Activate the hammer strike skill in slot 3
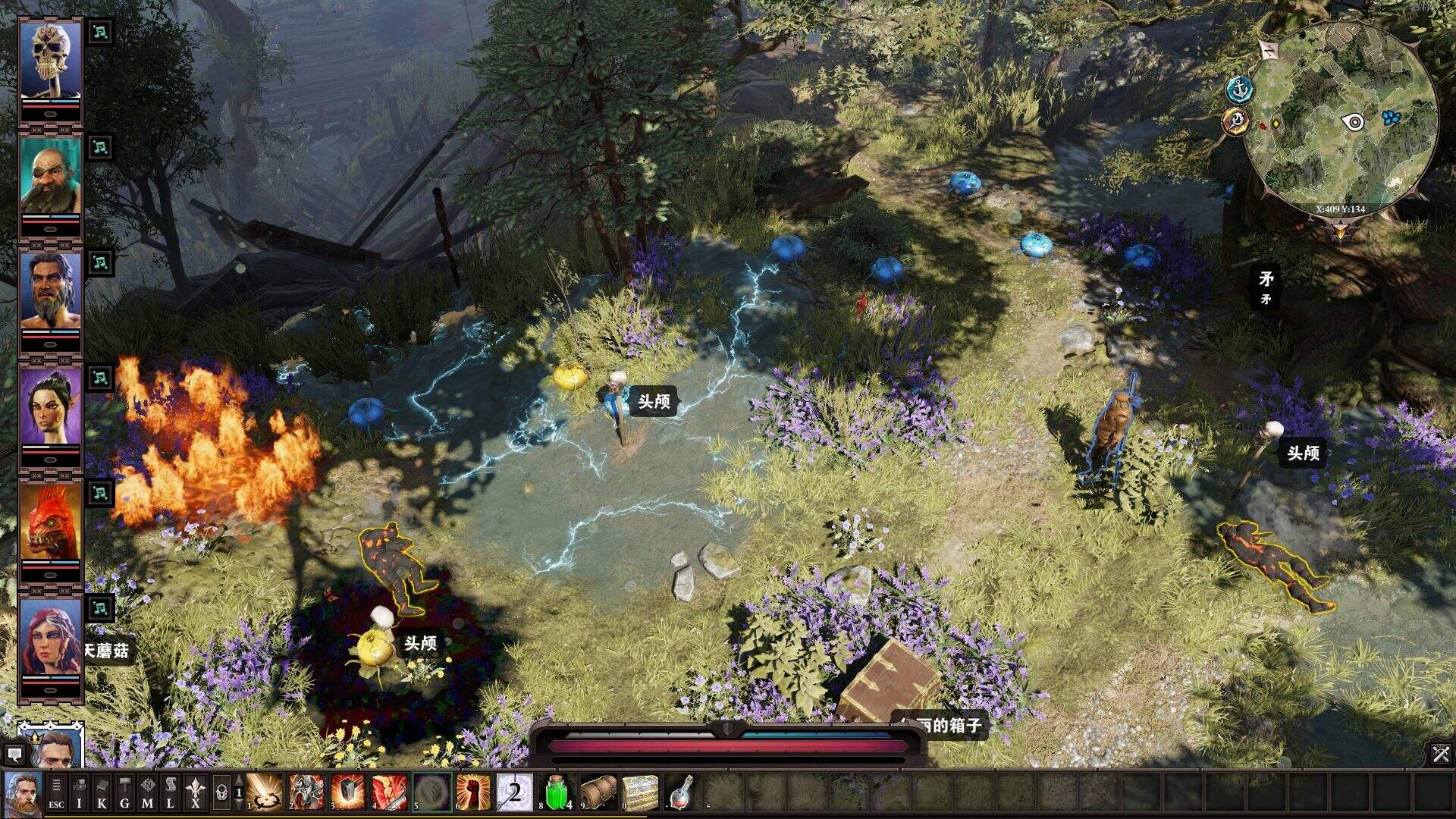The height and width of the screenshot is (819, 1456). 347,792
